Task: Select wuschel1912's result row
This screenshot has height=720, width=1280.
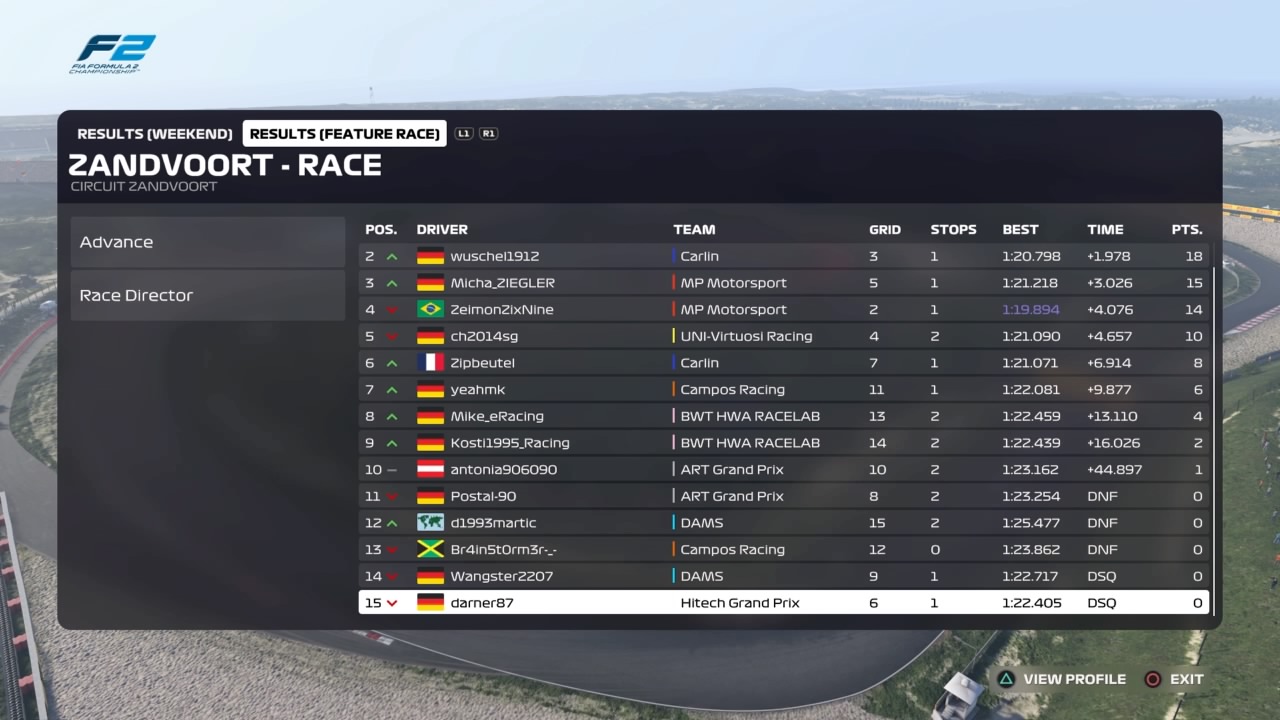Action: click(783, 256)
